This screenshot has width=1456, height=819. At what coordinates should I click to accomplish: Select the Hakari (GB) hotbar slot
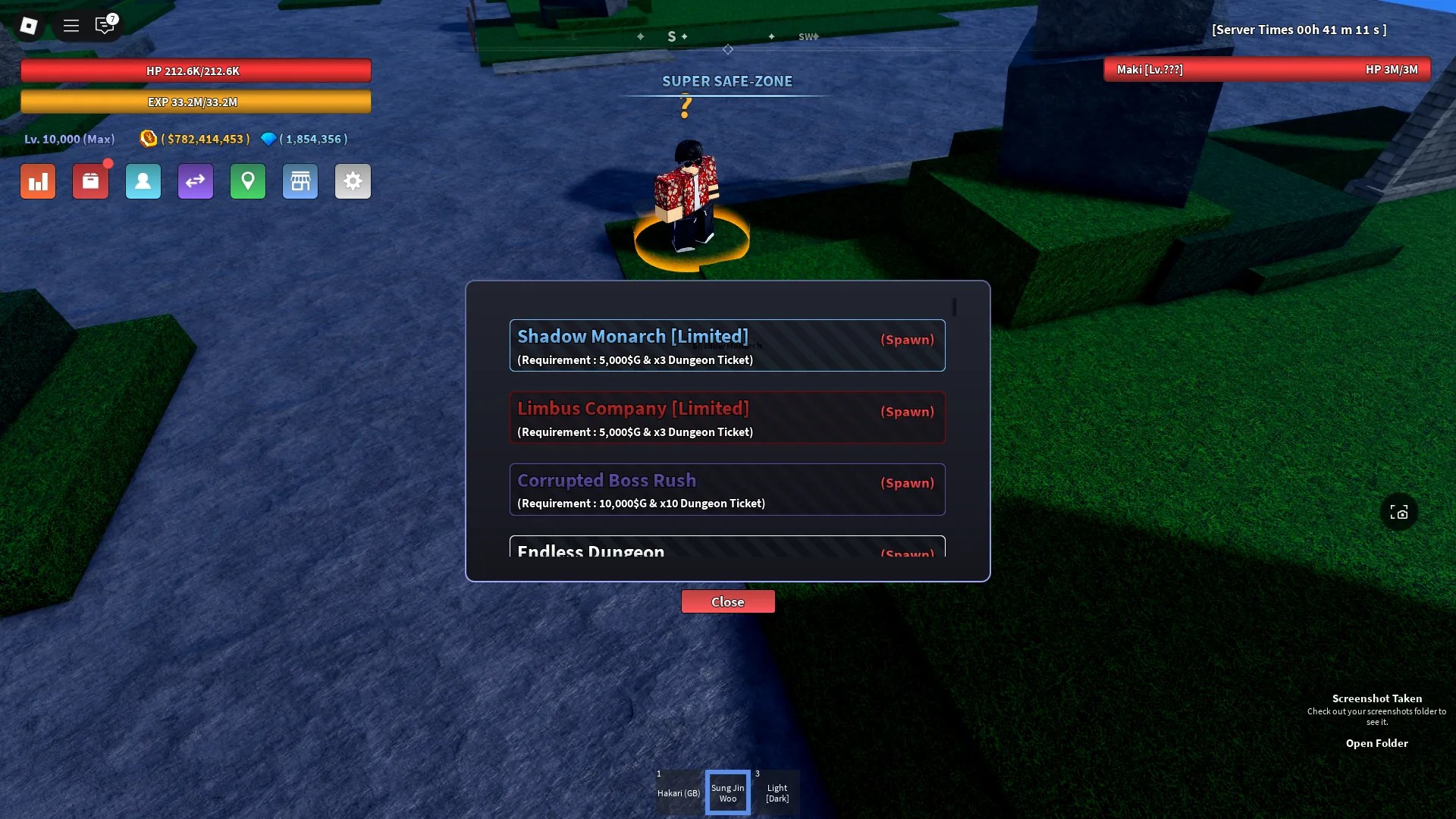tap(678, 792)
